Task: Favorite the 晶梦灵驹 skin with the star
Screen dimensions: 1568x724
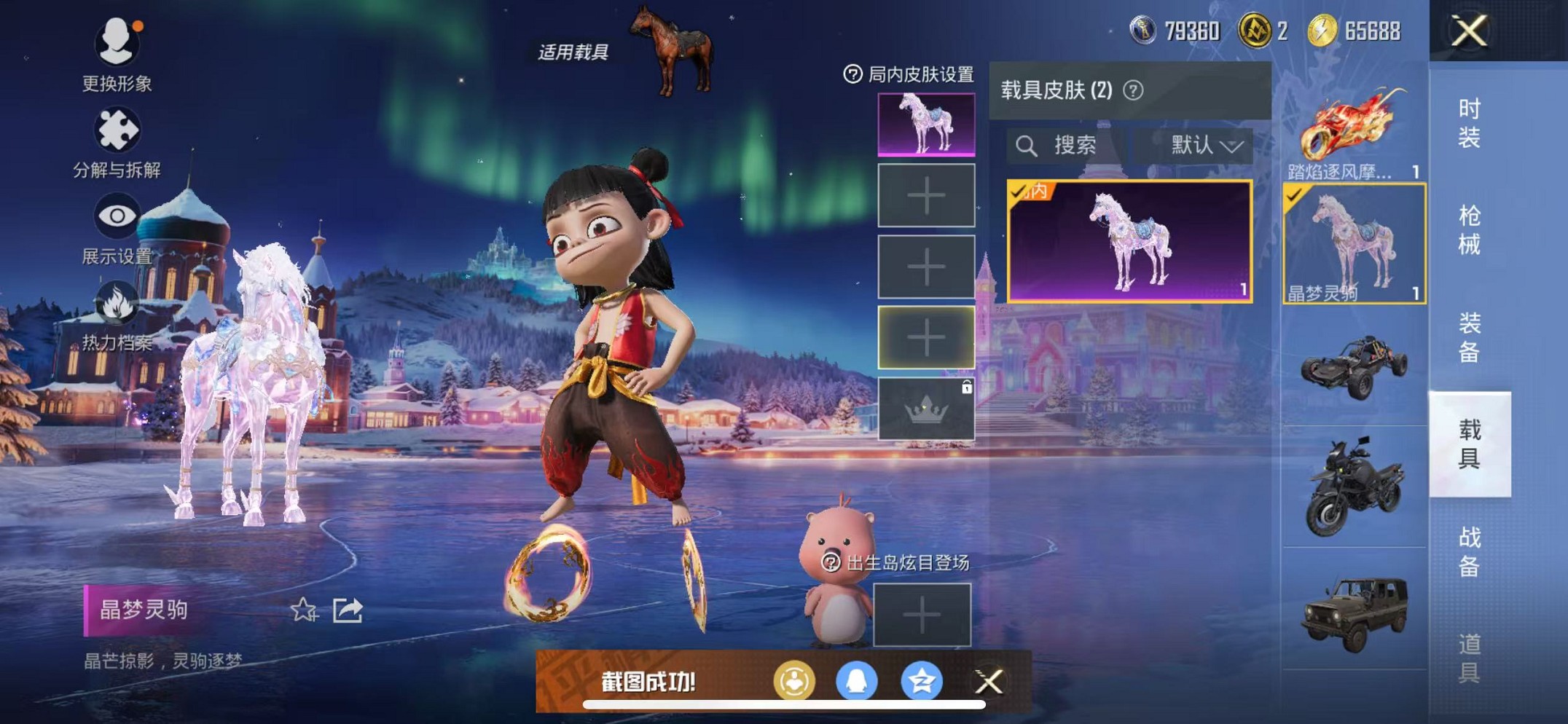Action: tap(303, 610)
